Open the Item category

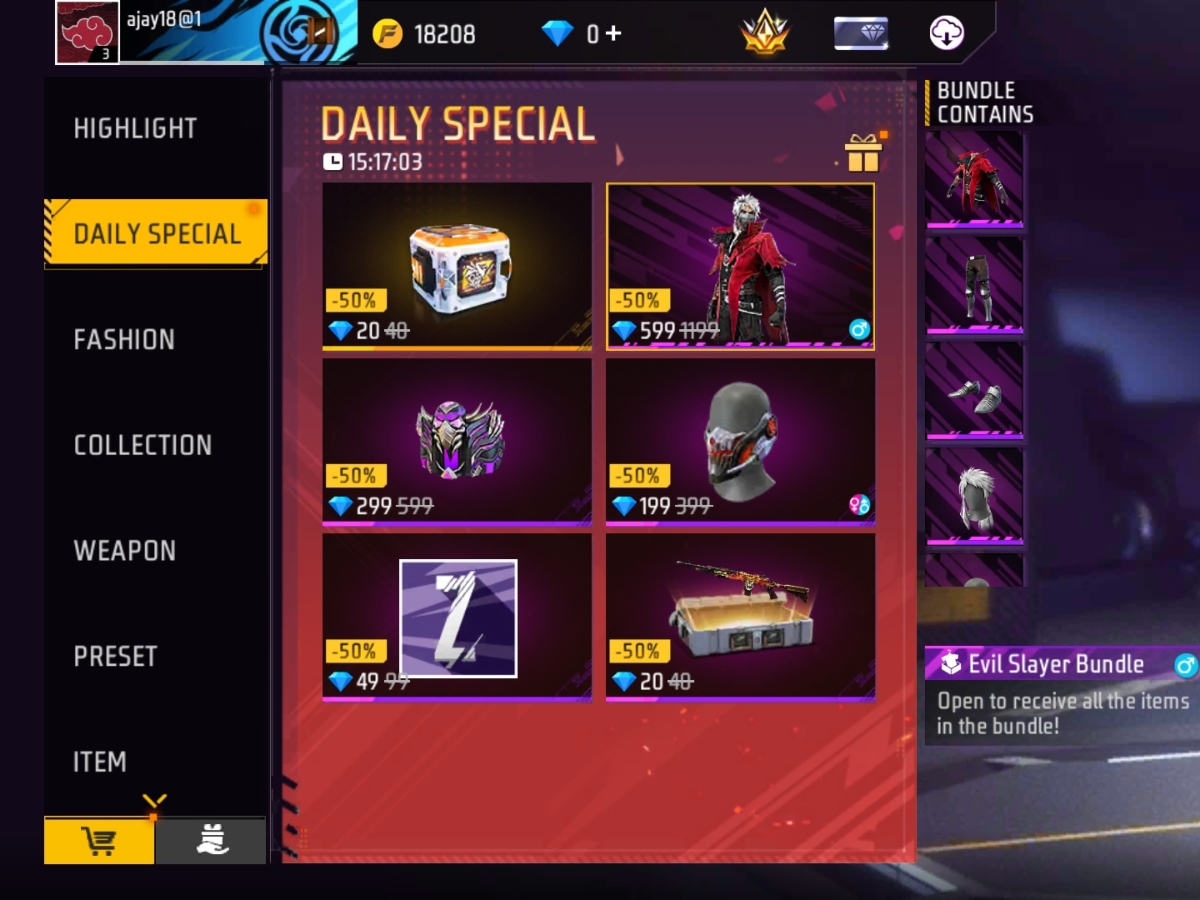(100, 762)
